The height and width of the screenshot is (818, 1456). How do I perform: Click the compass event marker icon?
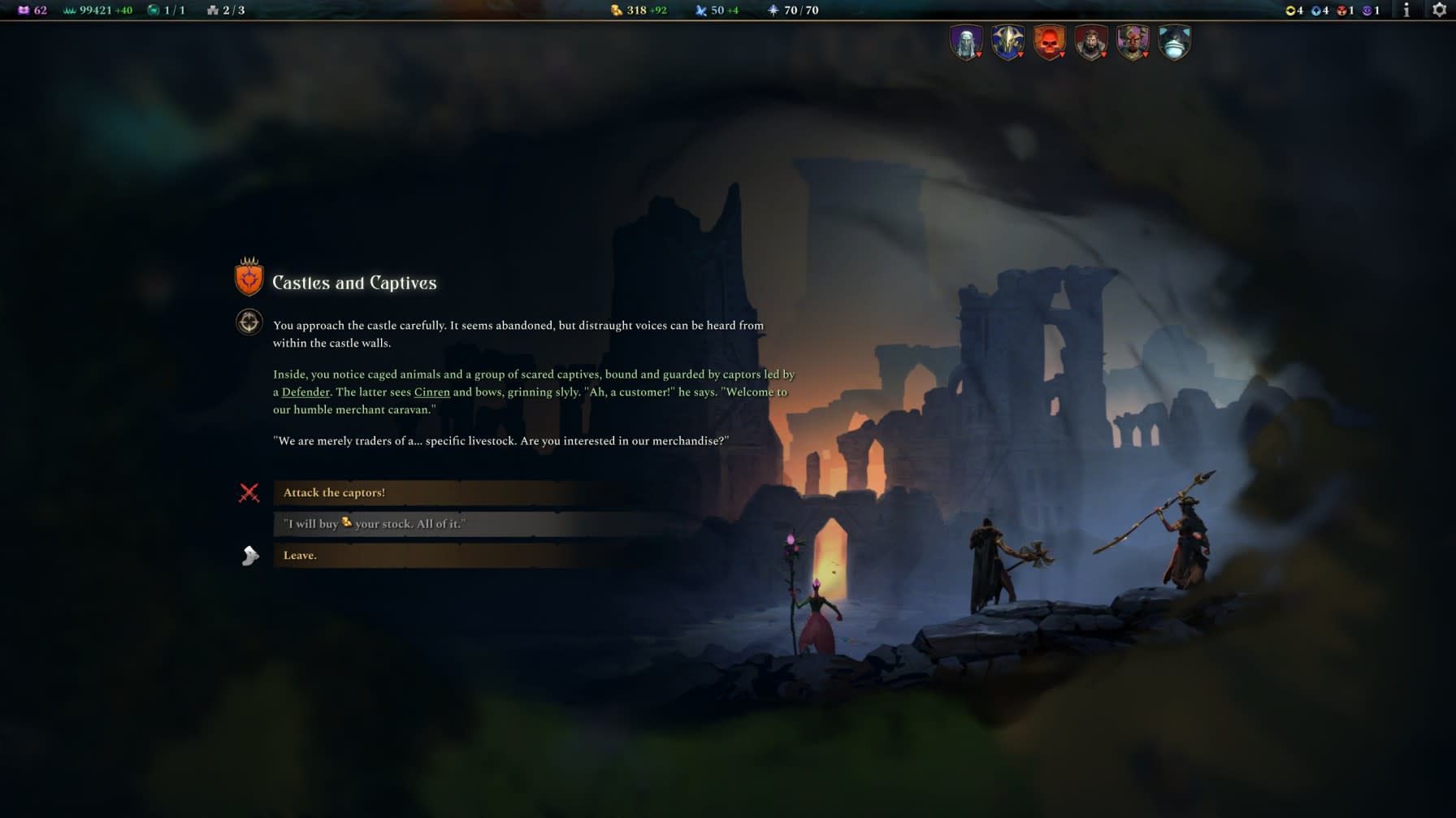(249, 322)
